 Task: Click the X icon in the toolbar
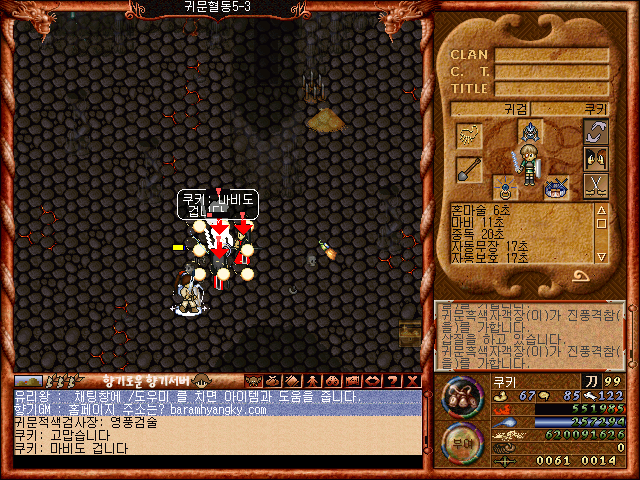[413, 380]
